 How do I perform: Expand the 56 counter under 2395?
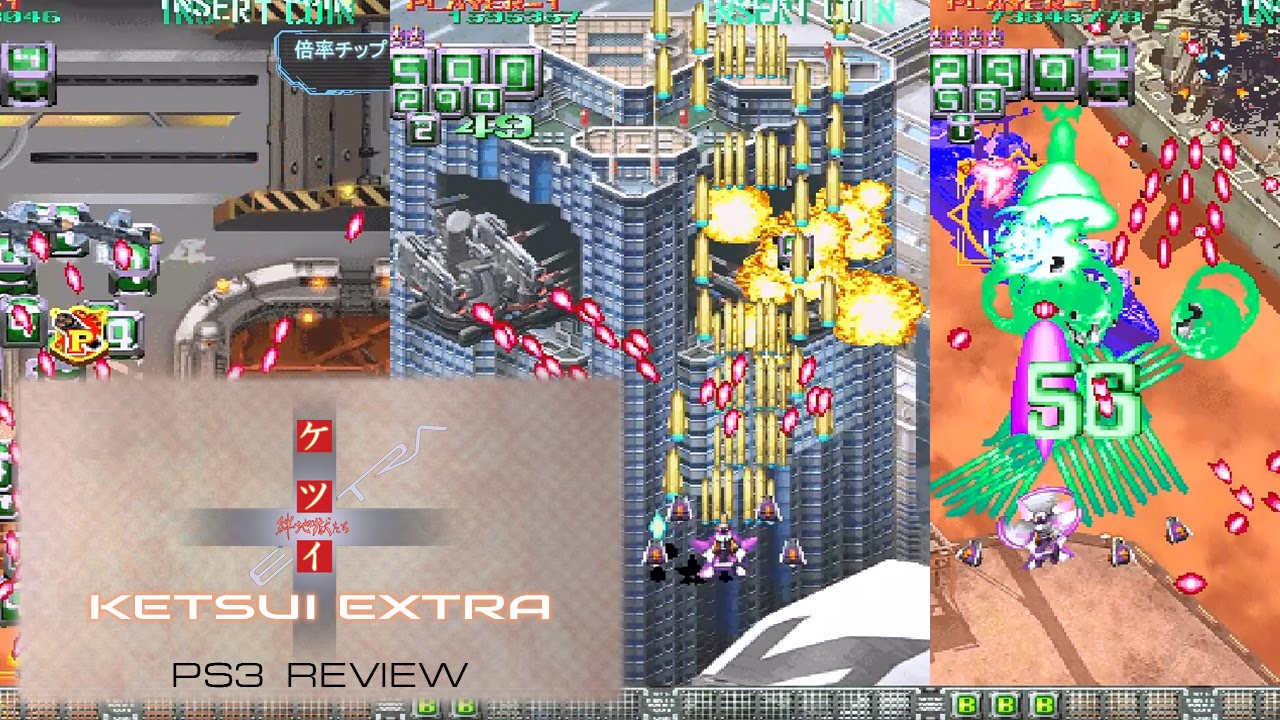pyautogui.click(x=966, y=97)
